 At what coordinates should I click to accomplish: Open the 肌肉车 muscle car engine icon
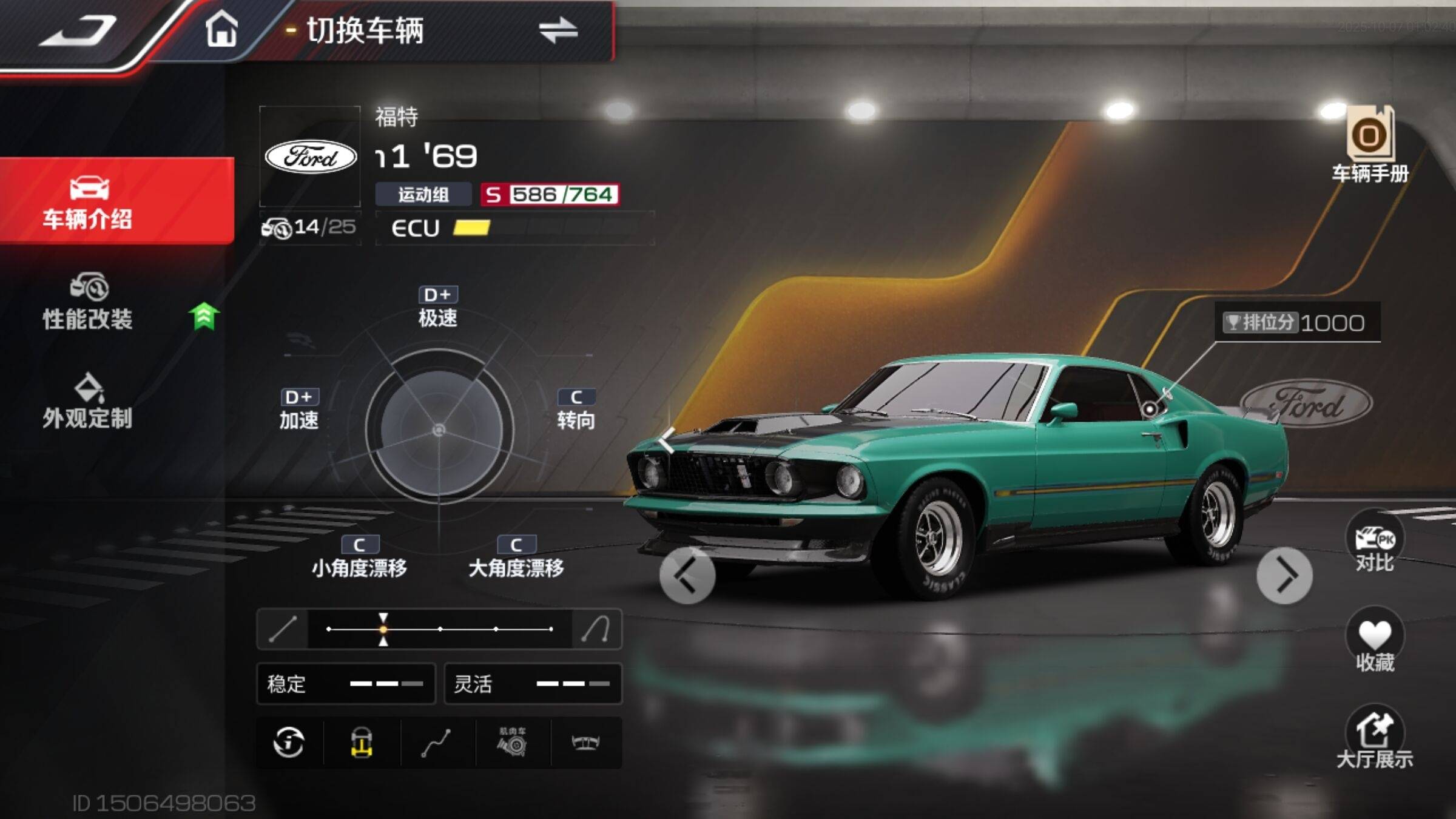[x=513, y=743]
